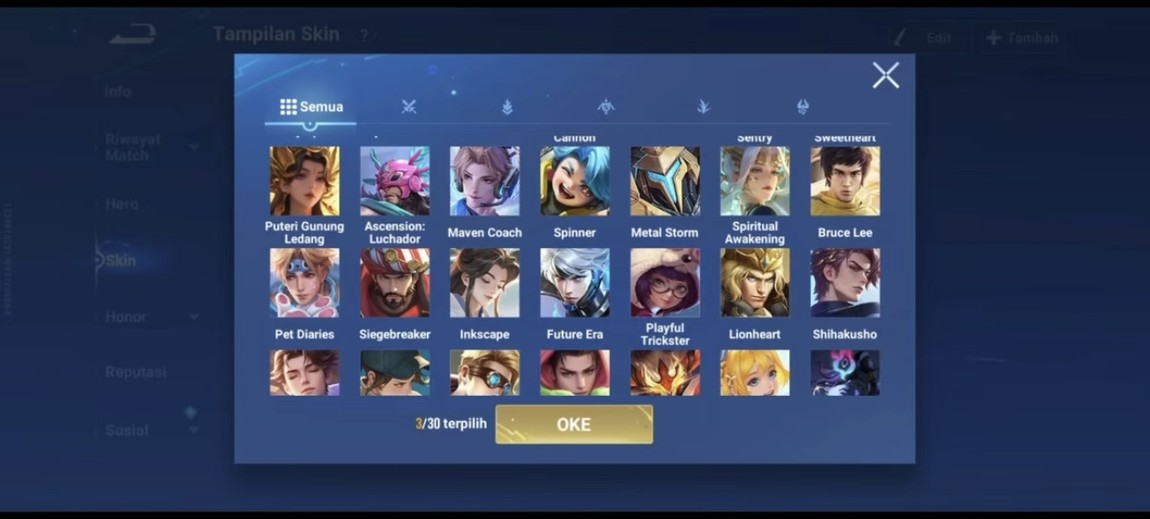This screenshot has height=519, width=1150.
Task: Pick the Bruce Lee skin
Action: coord(845,181)
